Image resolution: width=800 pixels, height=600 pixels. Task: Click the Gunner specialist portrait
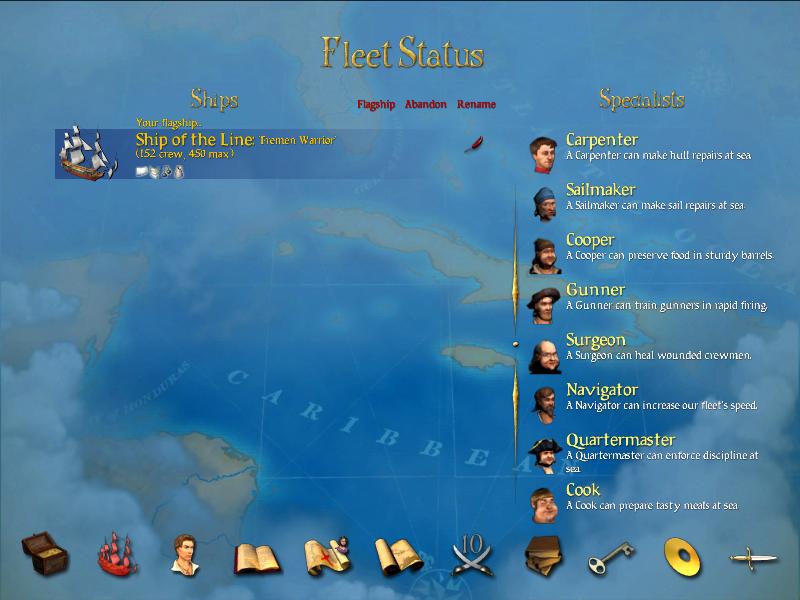(544, 304)
